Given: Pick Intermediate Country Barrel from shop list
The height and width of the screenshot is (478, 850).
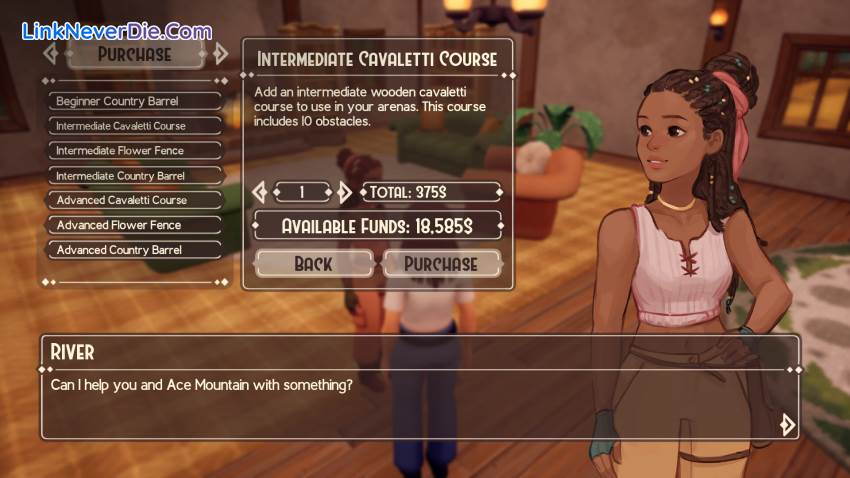Looking at the screenshot, I should pos(134,176).
